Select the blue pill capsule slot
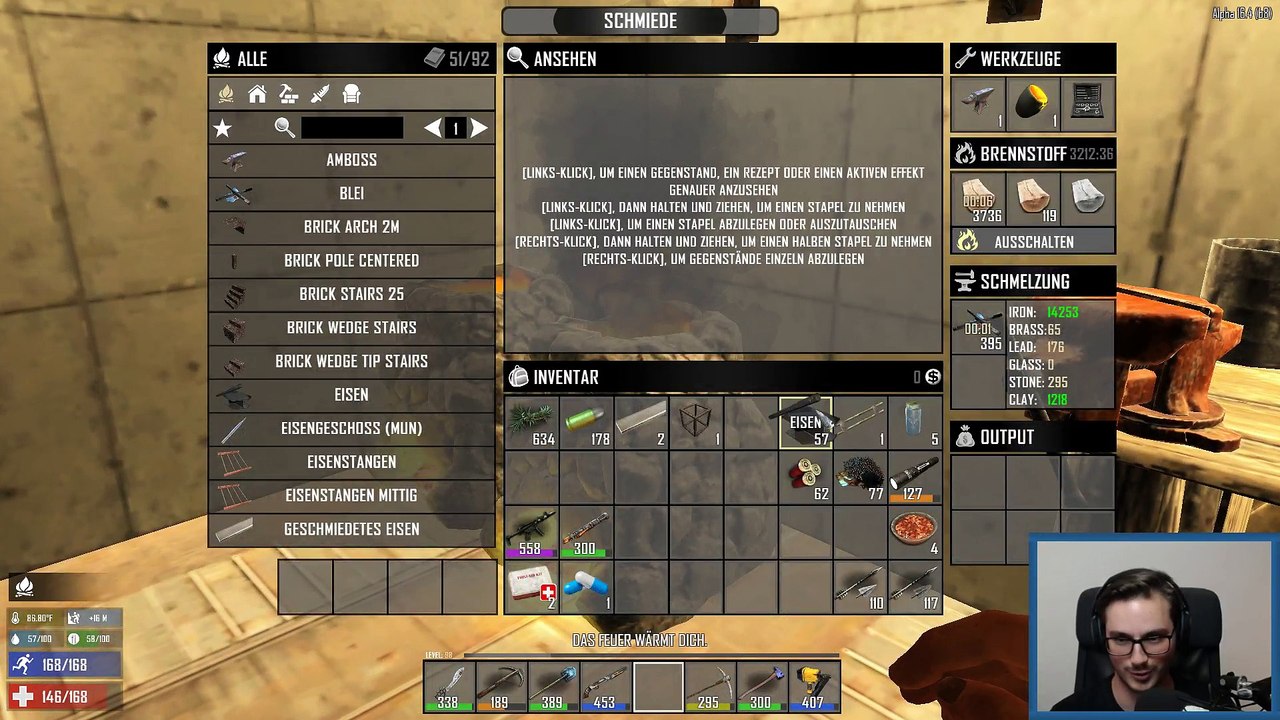This screenshot has height=720, width=1280. [586, 586]
